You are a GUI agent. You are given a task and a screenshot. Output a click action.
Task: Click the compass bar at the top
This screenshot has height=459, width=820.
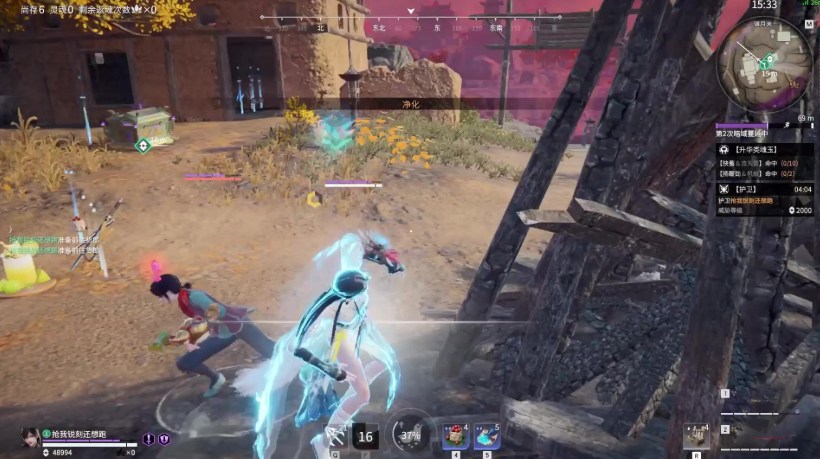click(411, 18)
